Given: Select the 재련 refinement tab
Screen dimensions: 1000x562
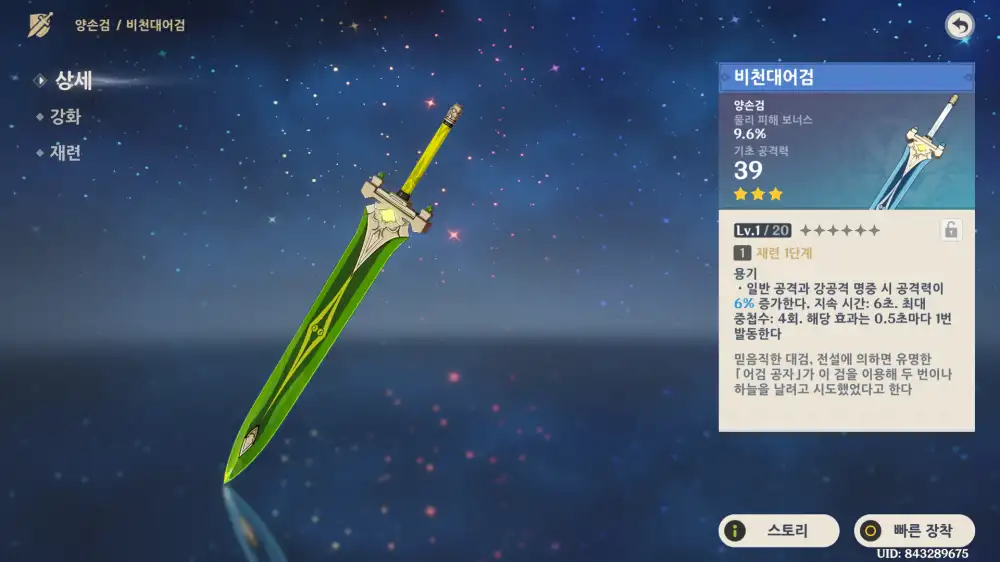Looking at the screenshot, I should [65, 153].
